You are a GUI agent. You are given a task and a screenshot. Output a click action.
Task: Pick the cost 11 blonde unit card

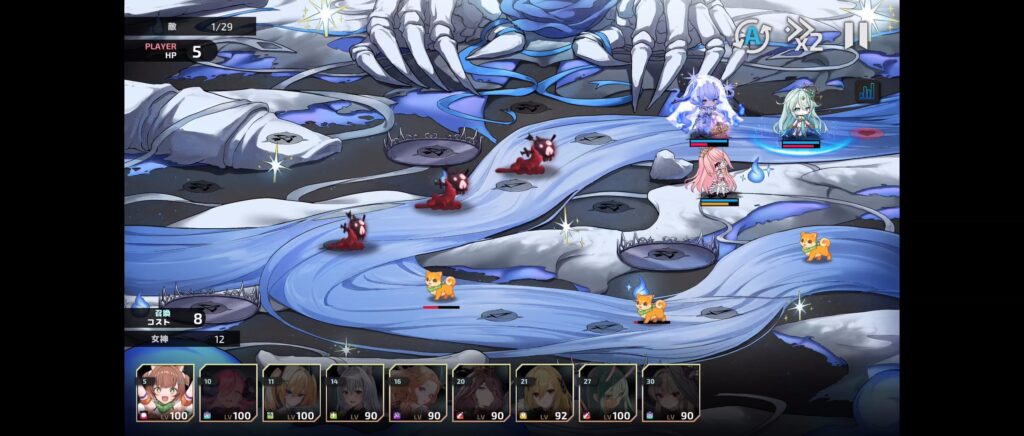(291, 392)
